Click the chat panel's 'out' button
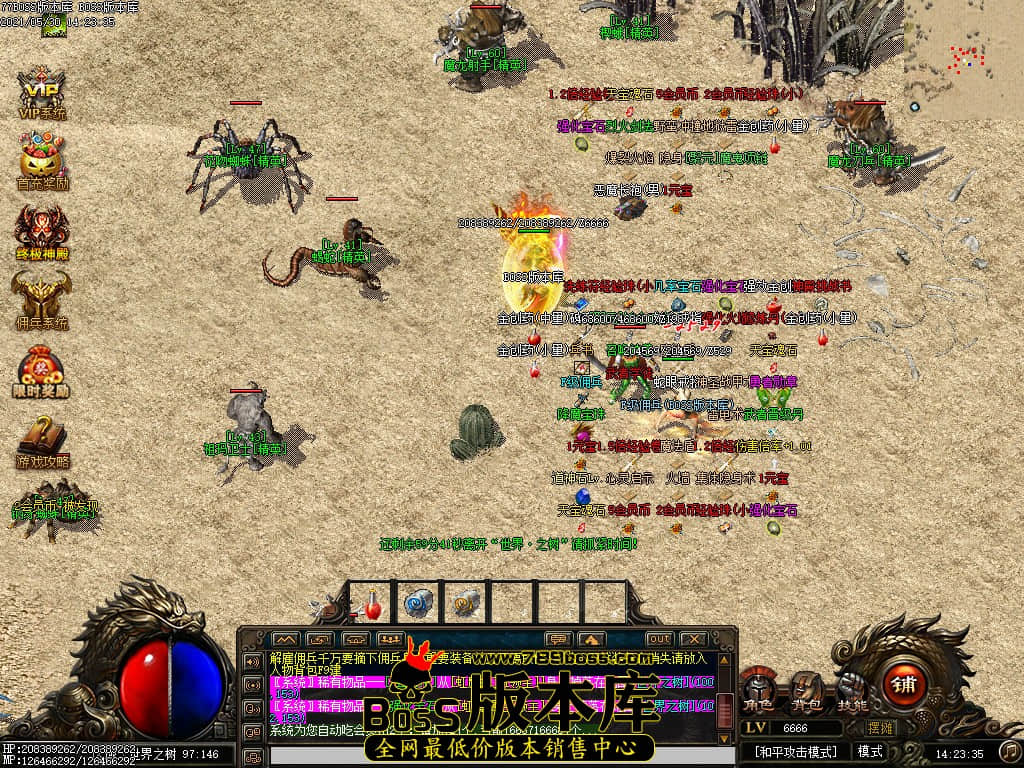This screenshot has width=1024, height=768. [x=659, y=639]
